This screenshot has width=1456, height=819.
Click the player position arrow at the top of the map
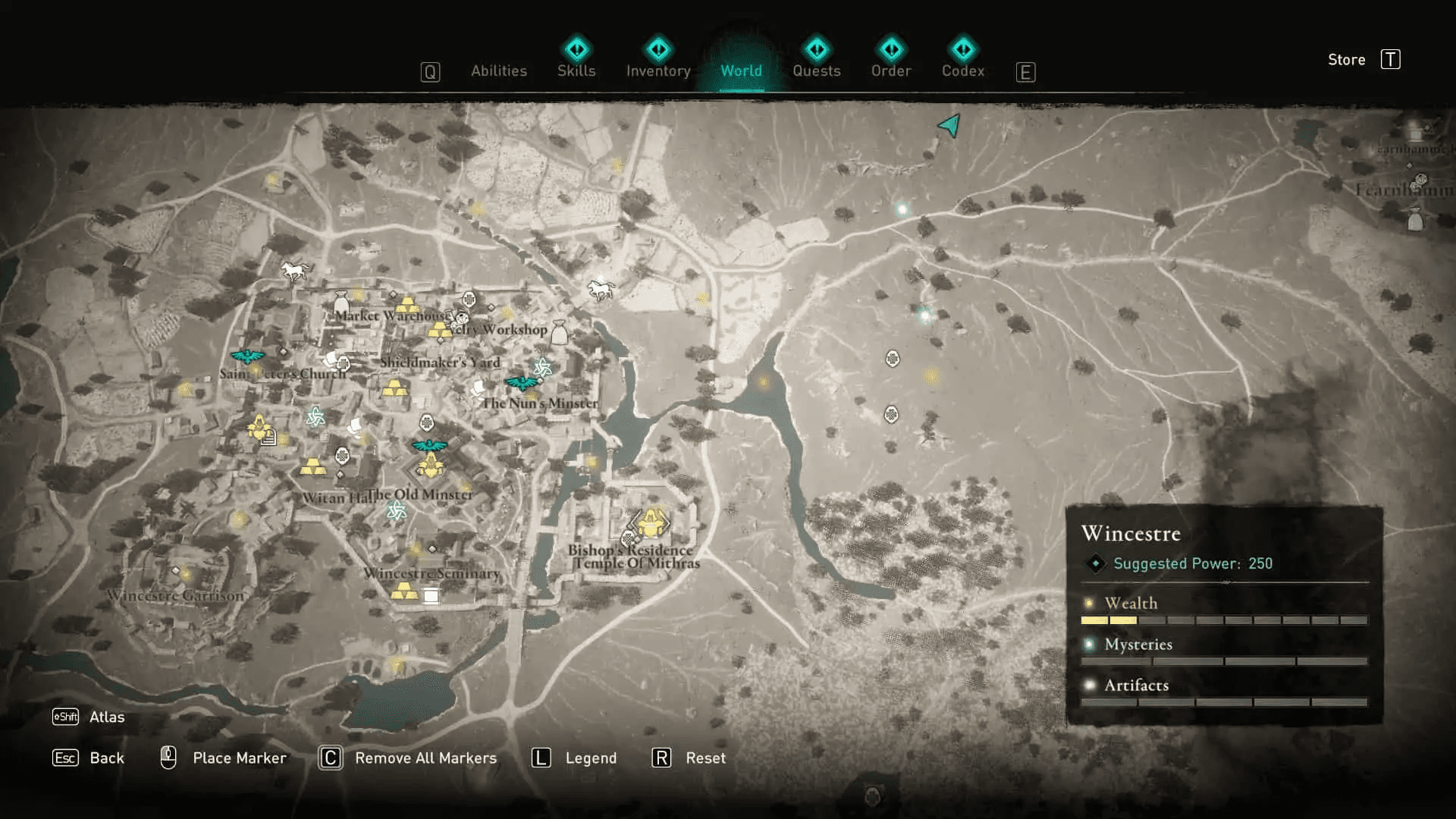click(x=947, y=125)
